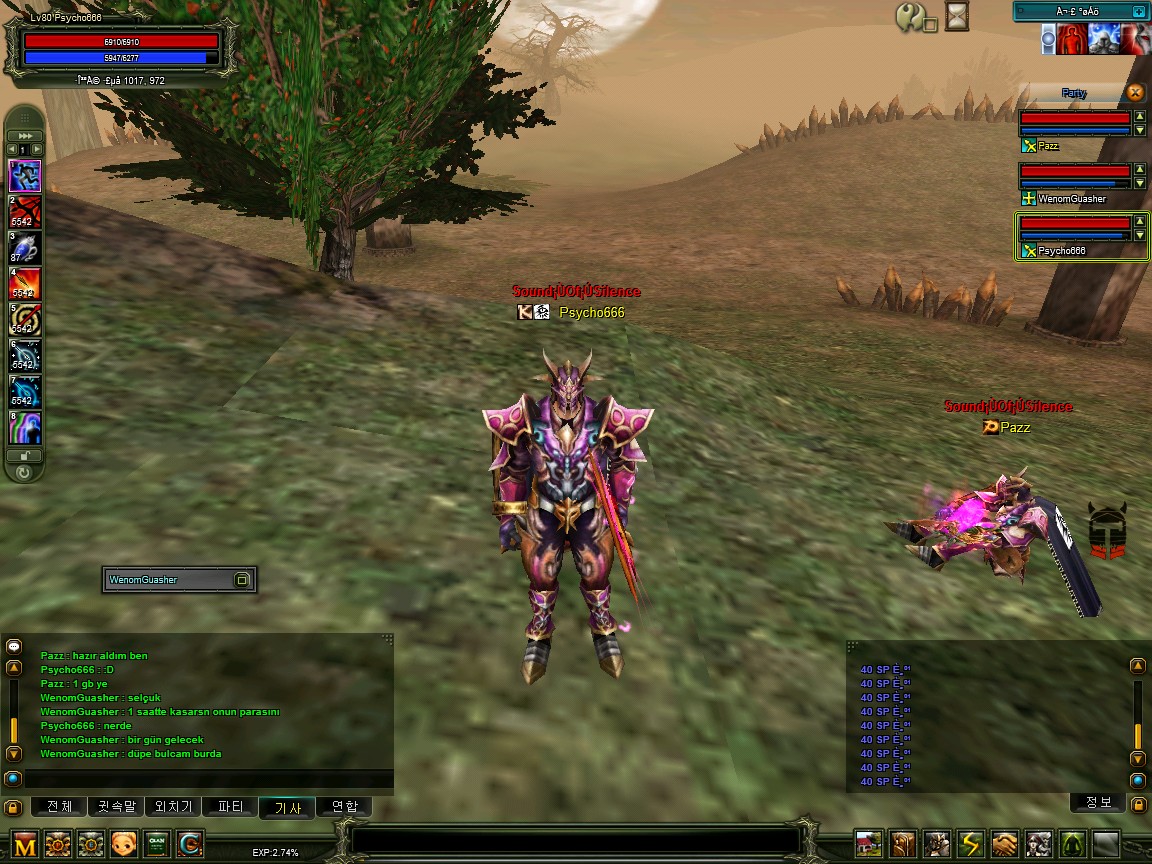Expand the buff panel with plus button
Viewport: 1152px width, 864px height.
[1139, 11]
